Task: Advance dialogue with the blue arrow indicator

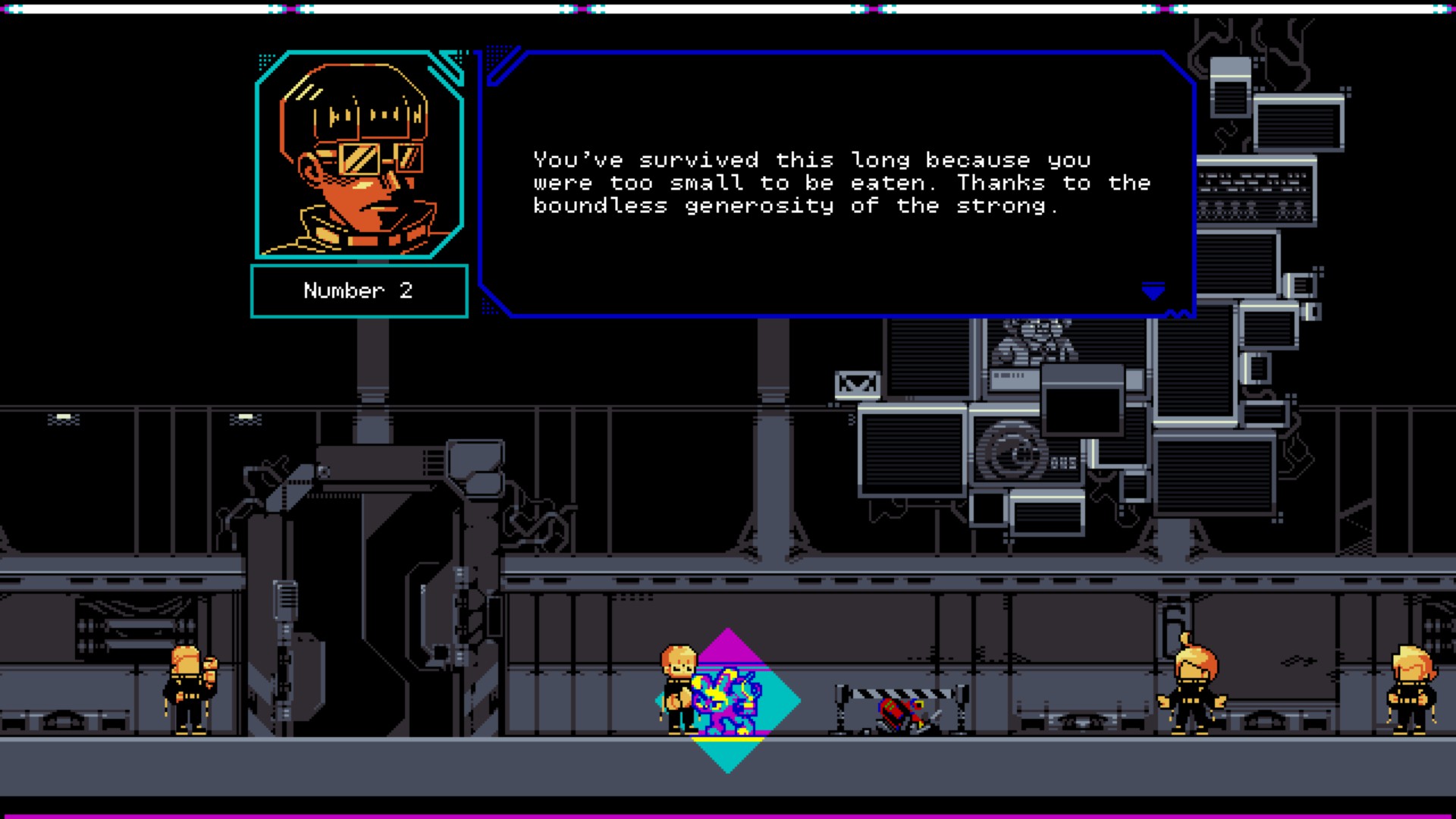Action: coord(1153,291)
